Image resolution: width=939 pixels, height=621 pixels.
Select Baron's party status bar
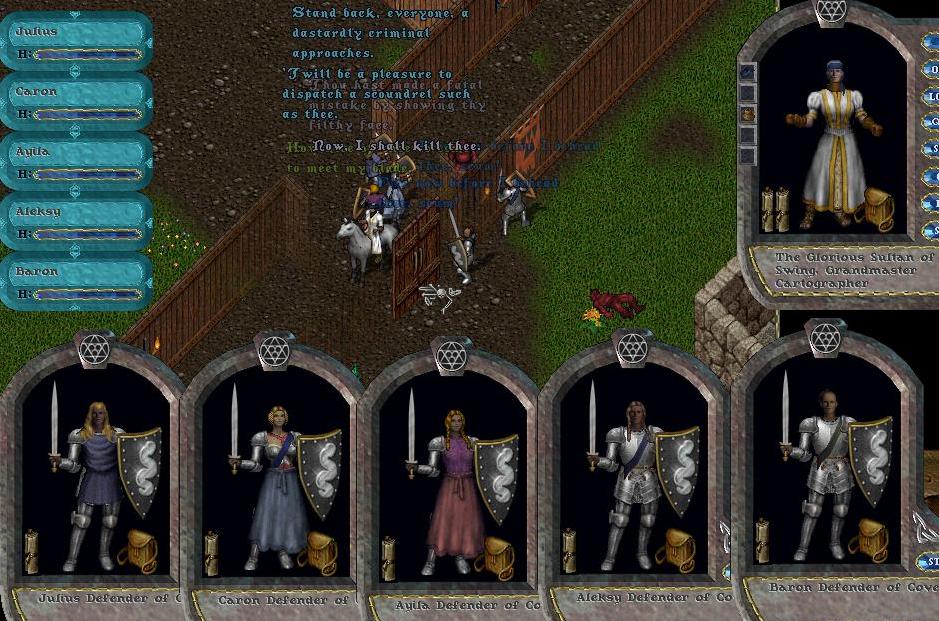(76, 281)
